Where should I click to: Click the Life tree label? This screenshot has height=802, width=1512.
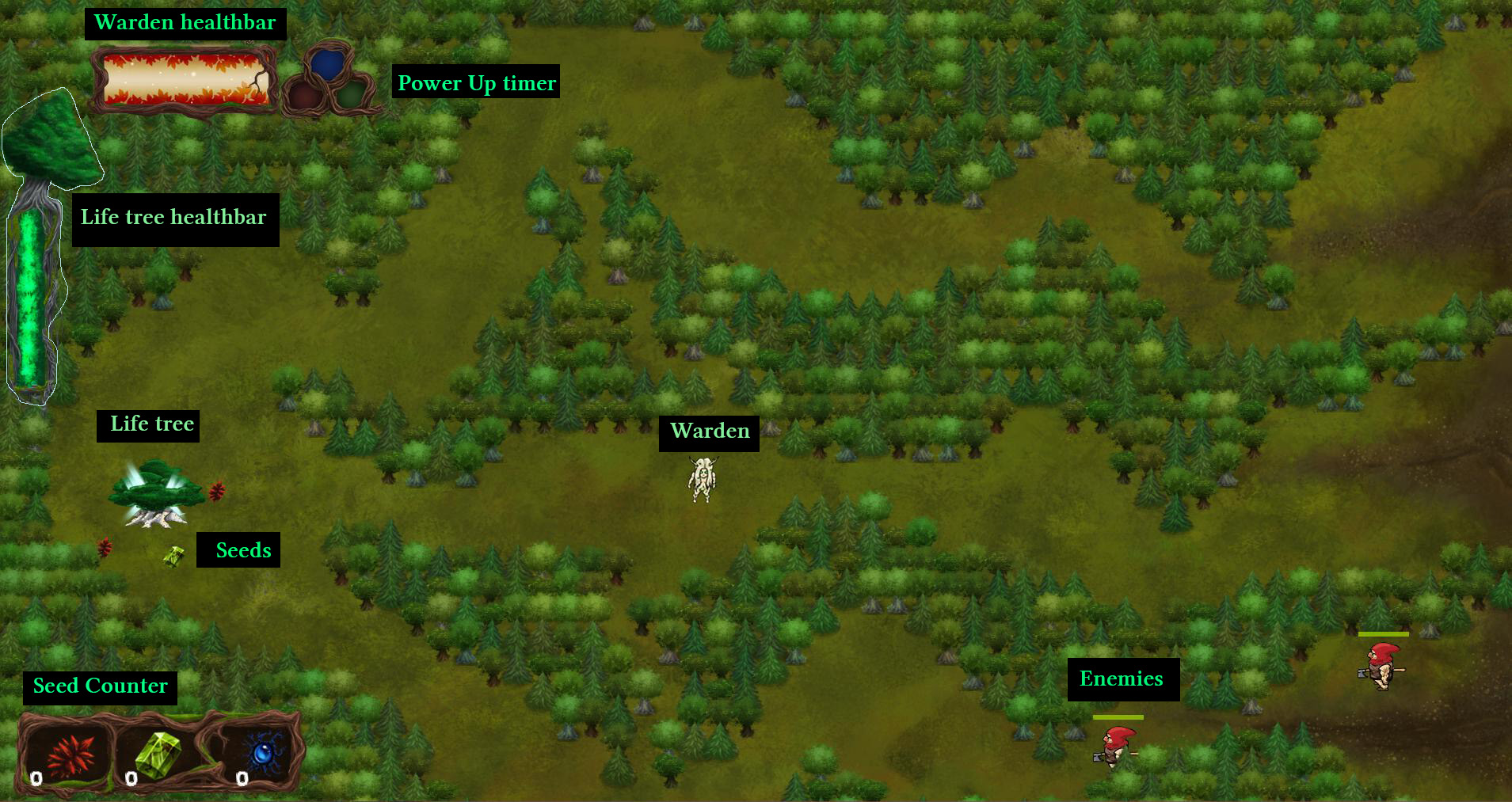click(147, 424)
